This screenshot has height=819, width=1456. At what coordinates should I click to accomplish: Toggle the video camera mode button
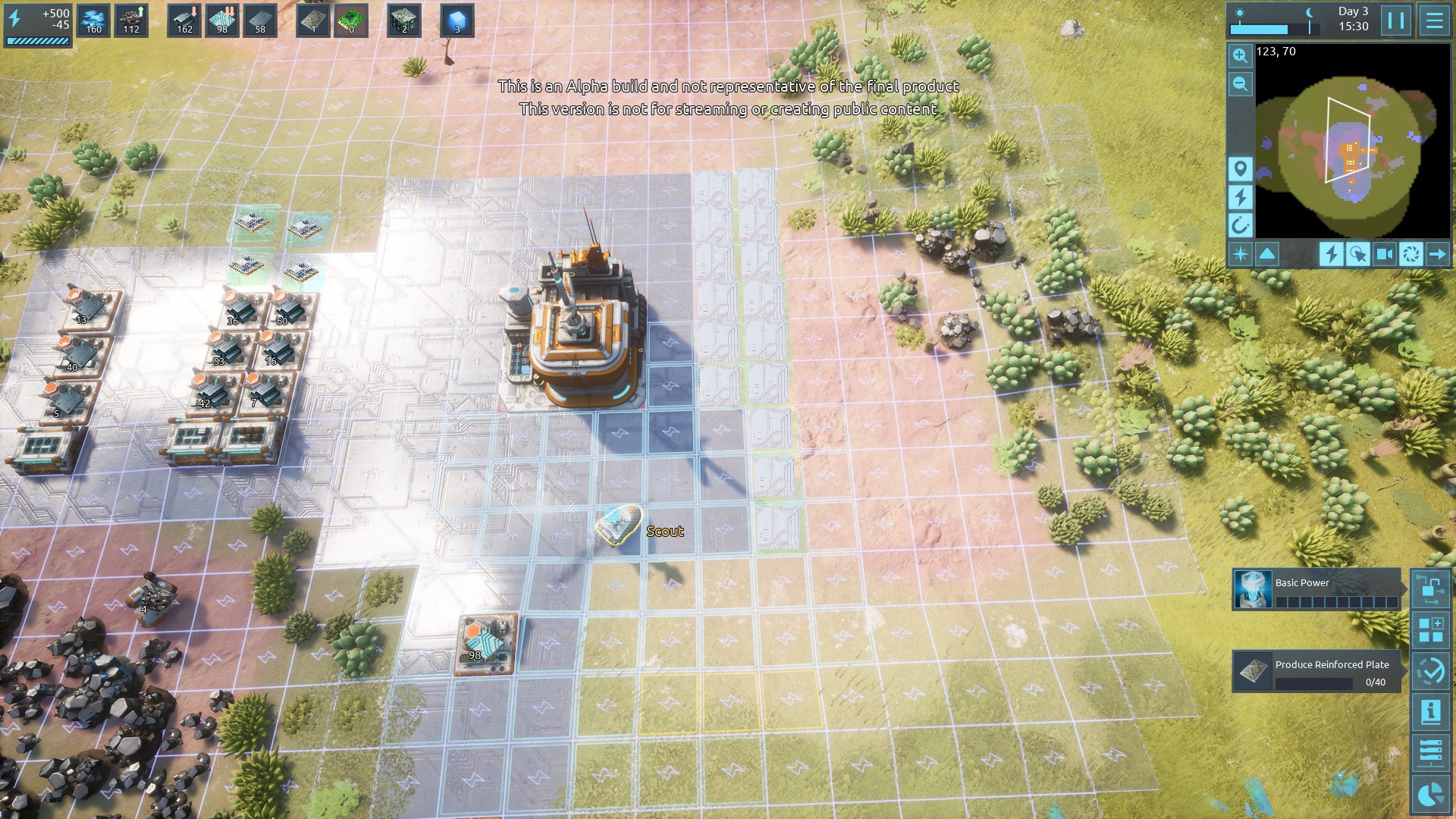coord(1384,254)
